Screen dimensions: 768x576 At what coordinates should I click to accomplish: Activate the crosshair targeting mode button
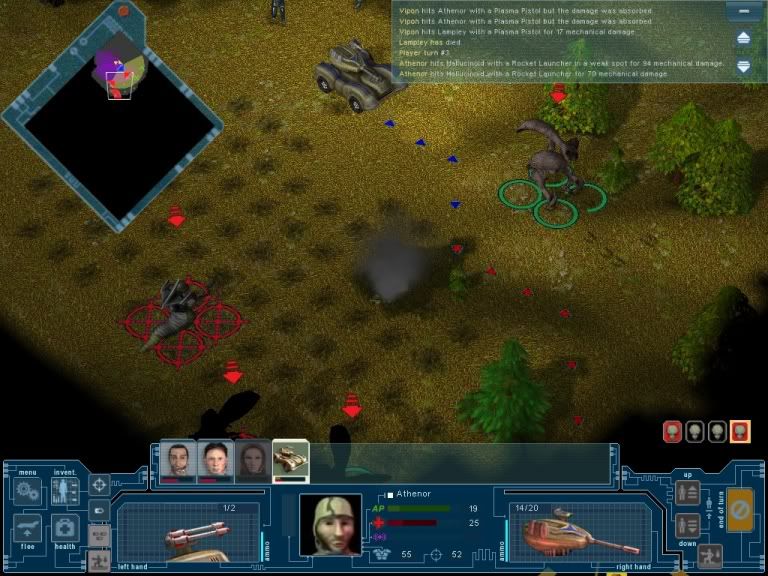[100, 486]
